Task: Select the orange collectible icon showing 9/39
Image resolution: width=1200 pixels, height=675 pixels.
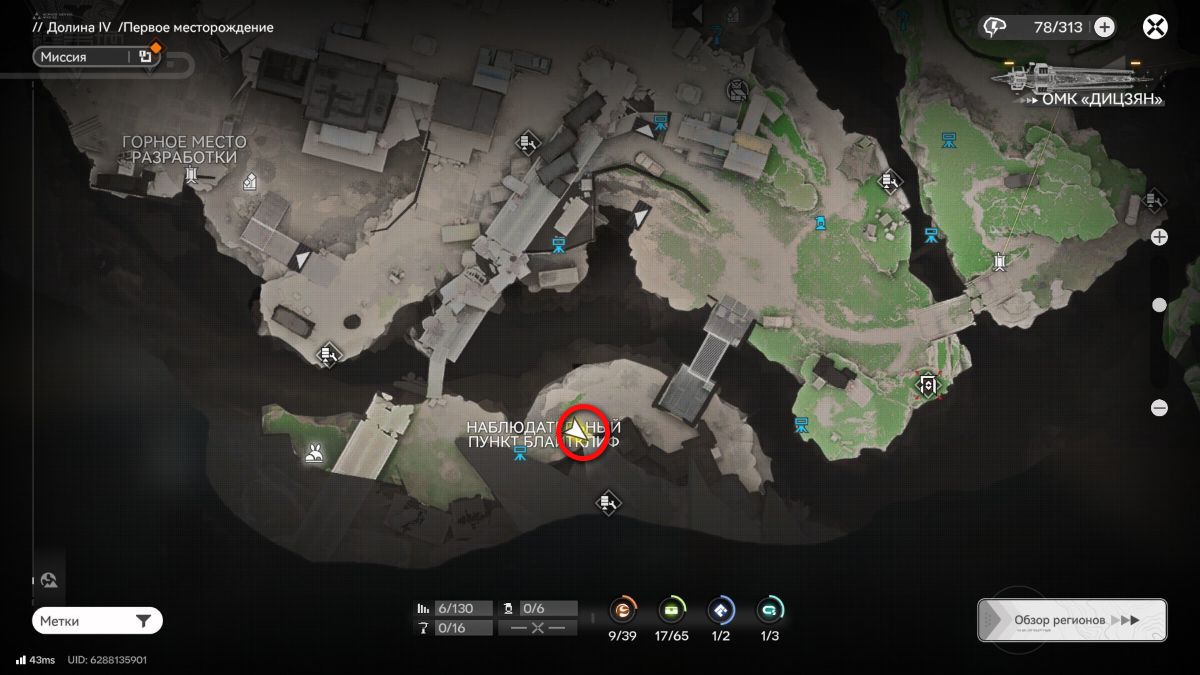Action: tap(624, 609)
